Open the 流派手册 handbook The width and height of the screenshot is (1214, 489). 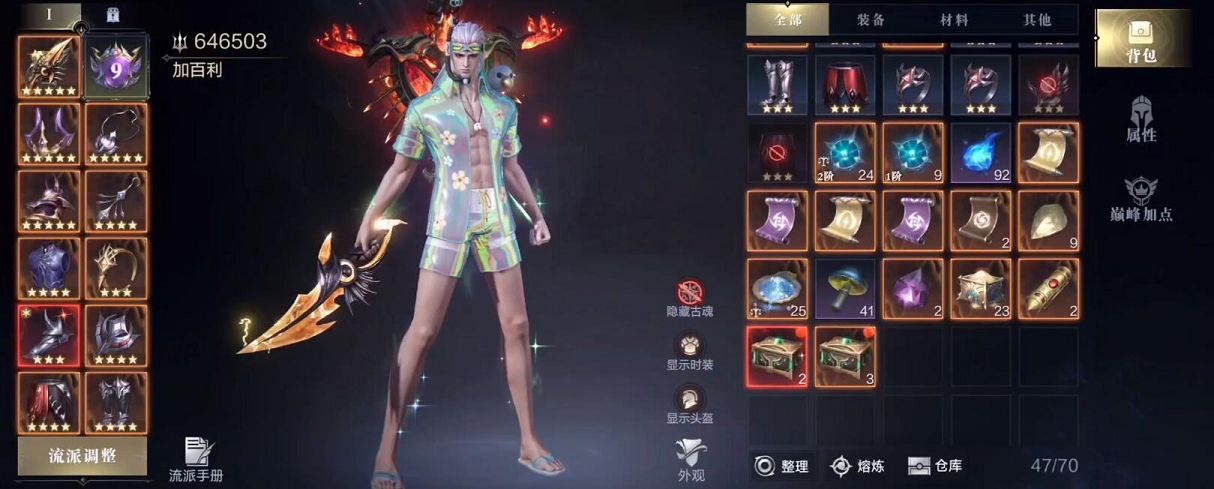[x=196, y=459]
